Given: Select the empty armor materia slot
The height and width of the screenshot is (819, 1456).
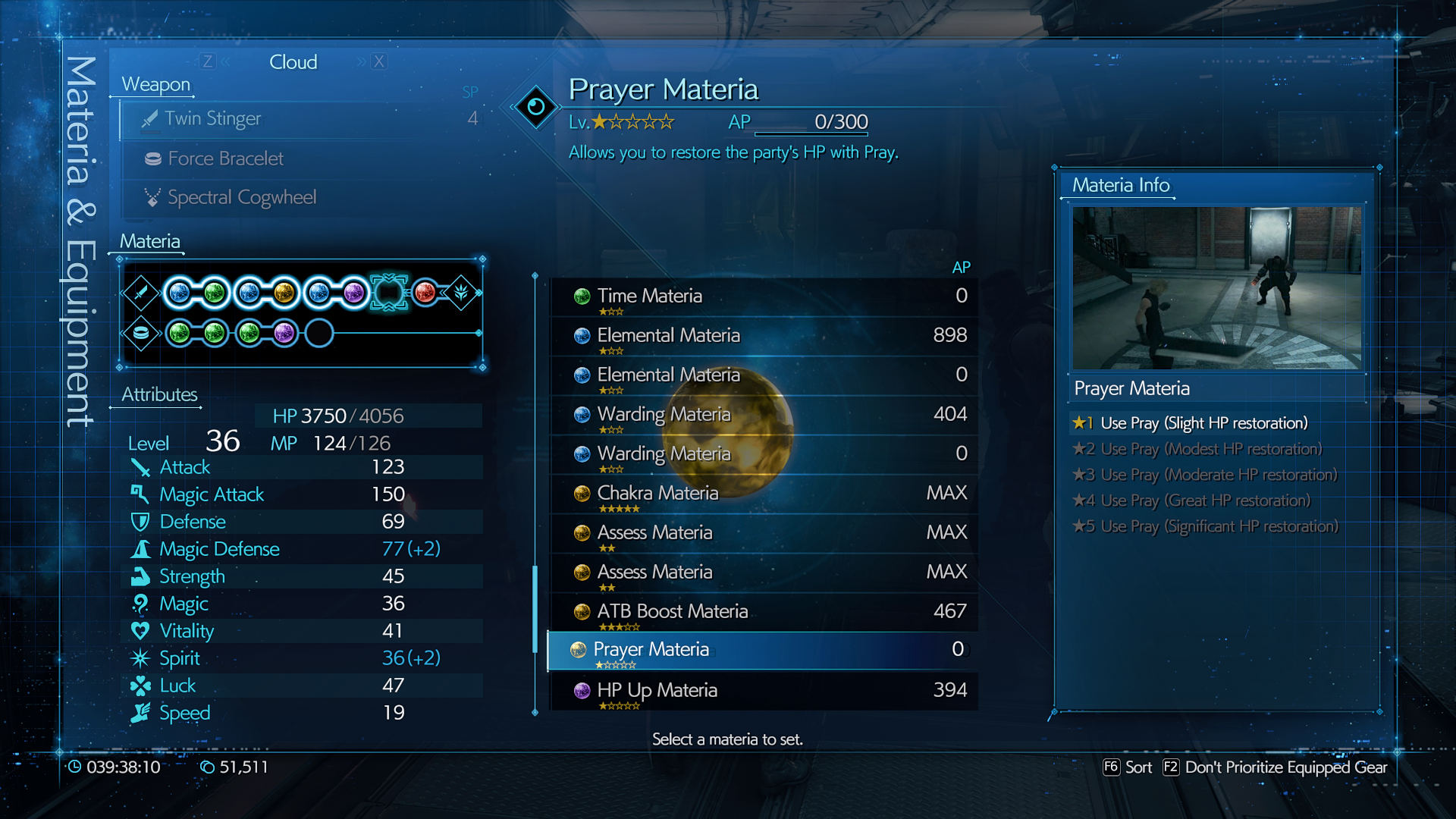Looking at the screenshot, I should [x=319, y=333].
